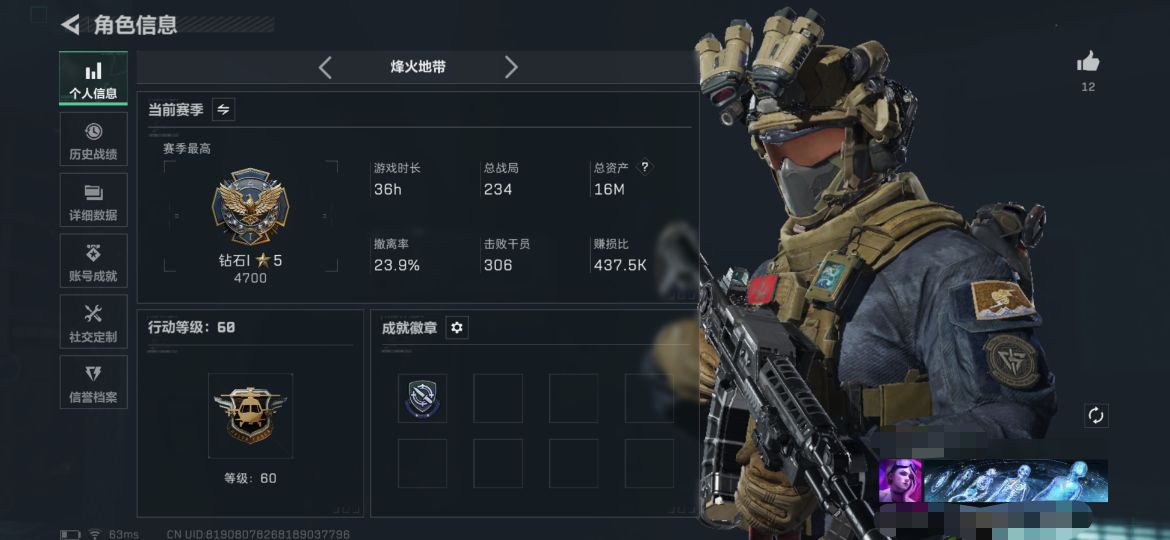The height and width of the screenshot is (540, 1170).
Task: Click the right arrow beside 烽火地带
Action: click(x=511, y=67)
